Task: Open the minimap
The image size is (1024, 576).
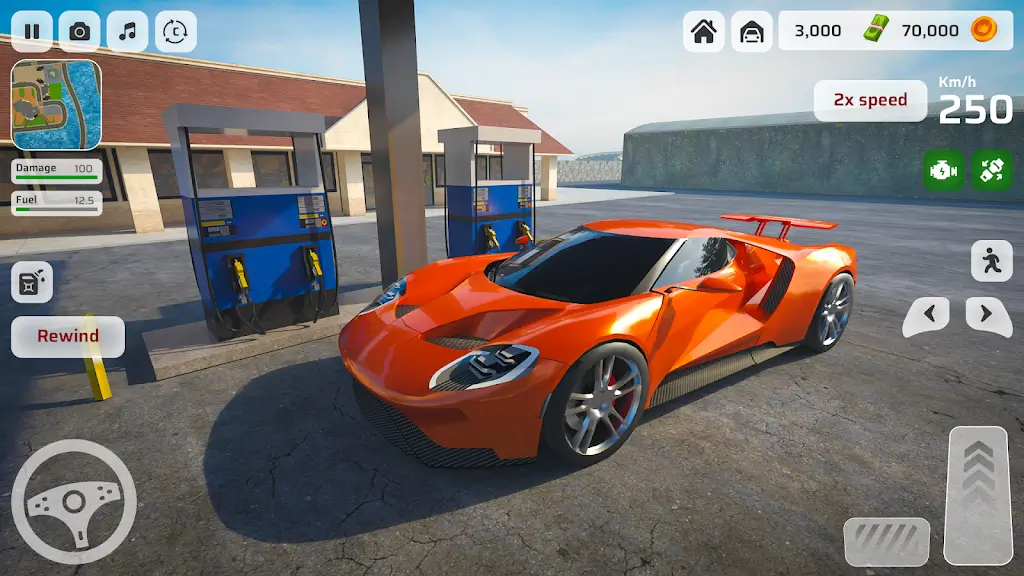Action: point(56,105)
